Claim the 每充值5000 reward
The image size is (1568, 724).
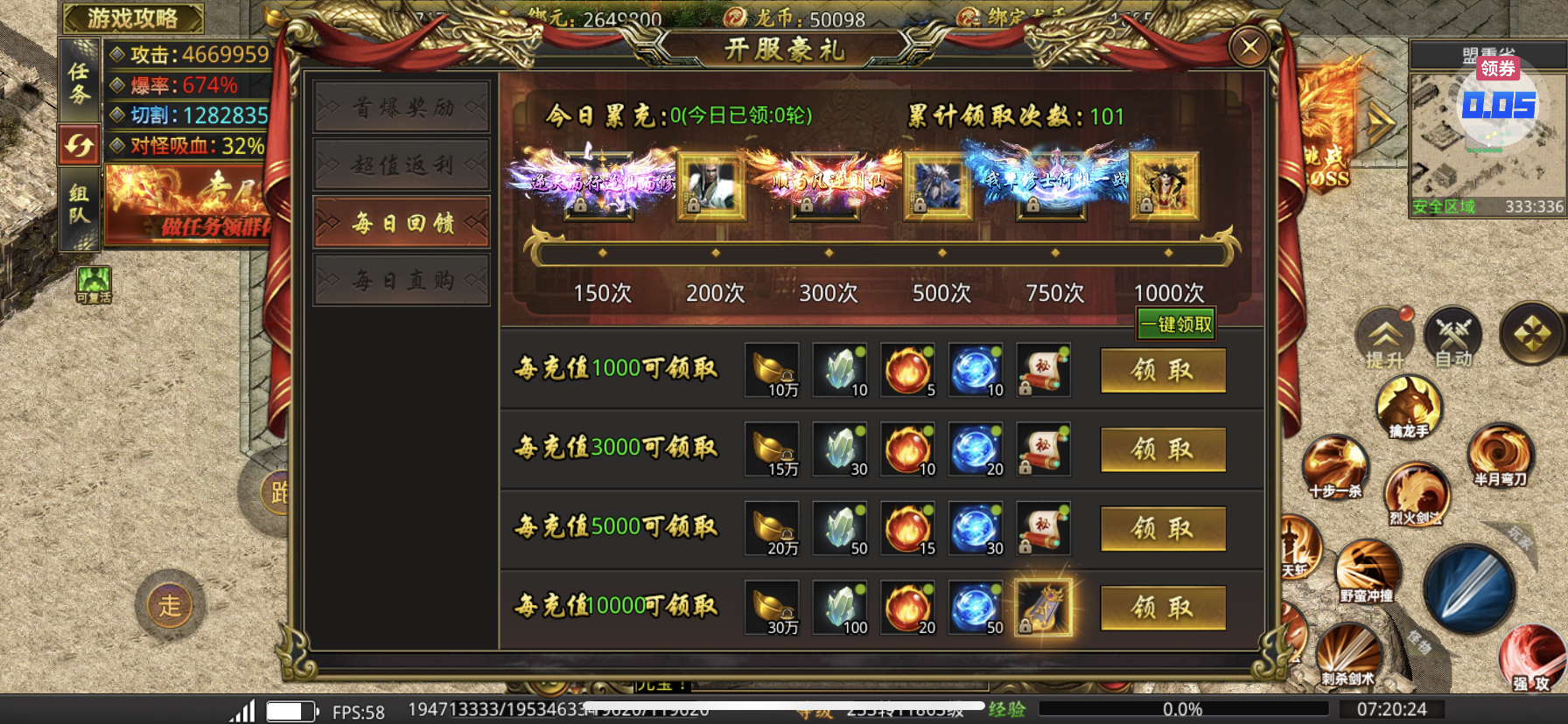1162,528
